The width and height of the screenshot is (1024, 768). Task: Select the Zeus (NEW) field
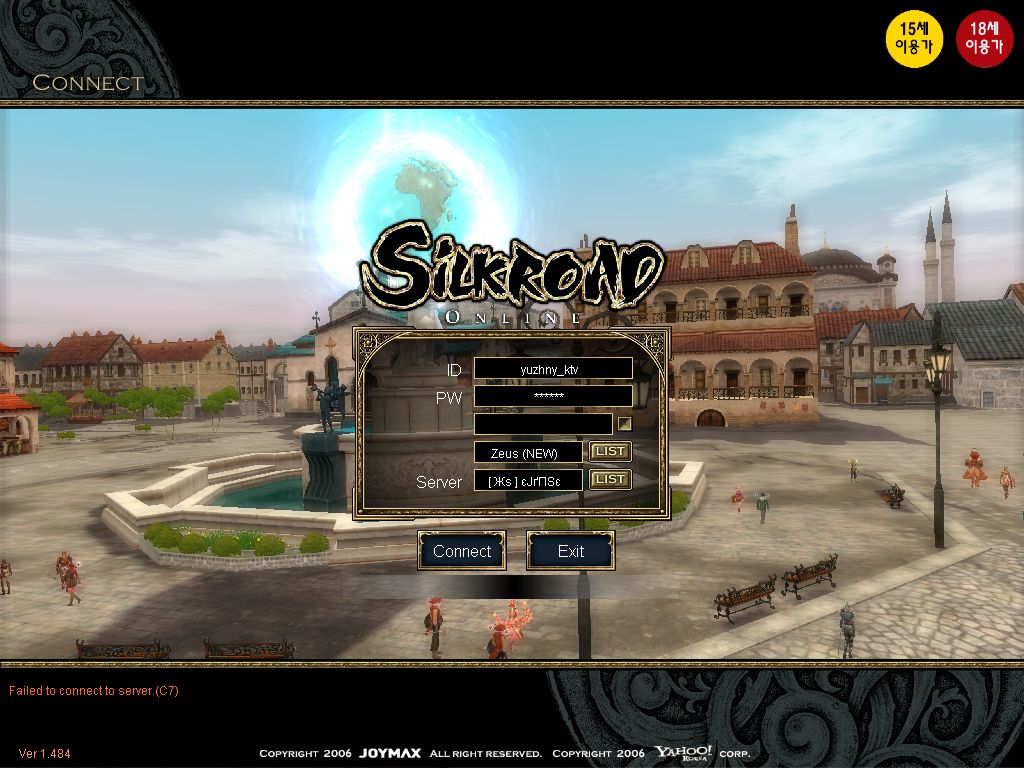528,453
